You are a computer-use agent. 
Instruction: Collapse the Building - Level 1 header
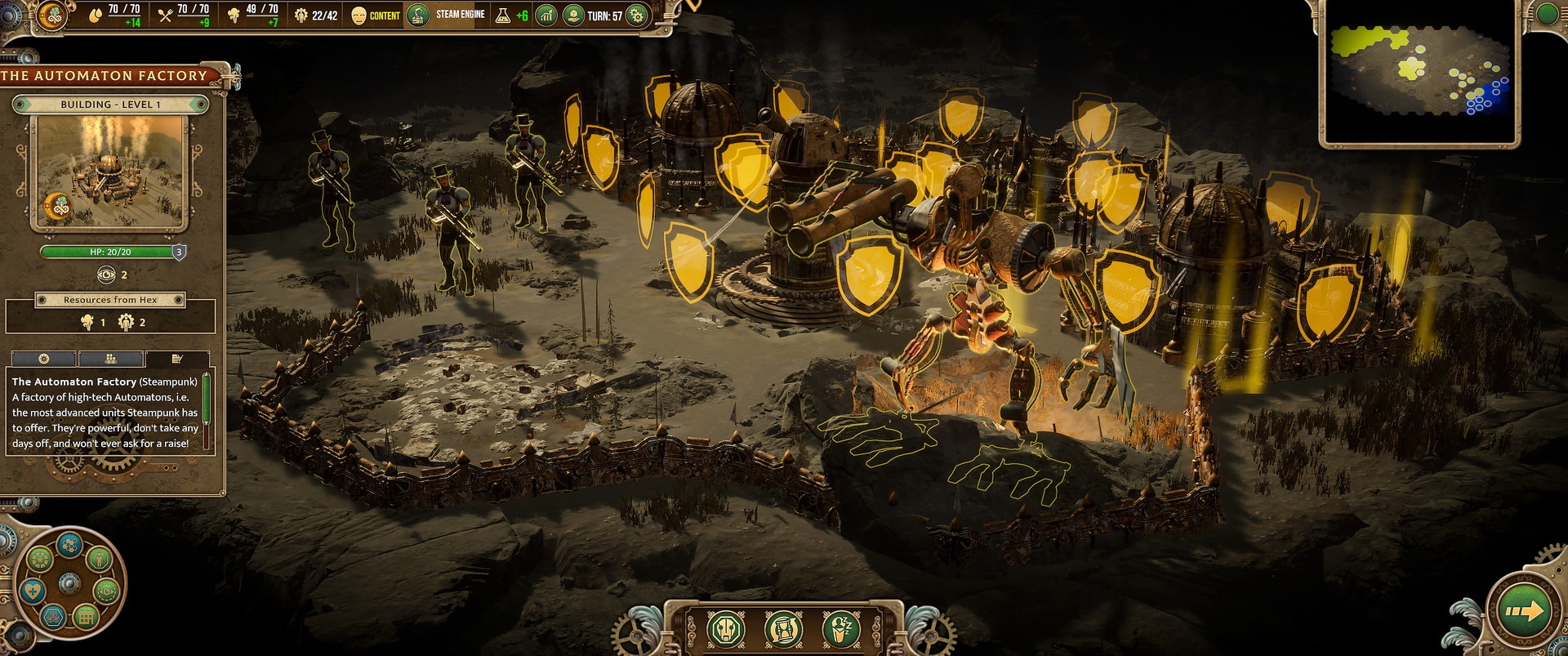(109, 104)
